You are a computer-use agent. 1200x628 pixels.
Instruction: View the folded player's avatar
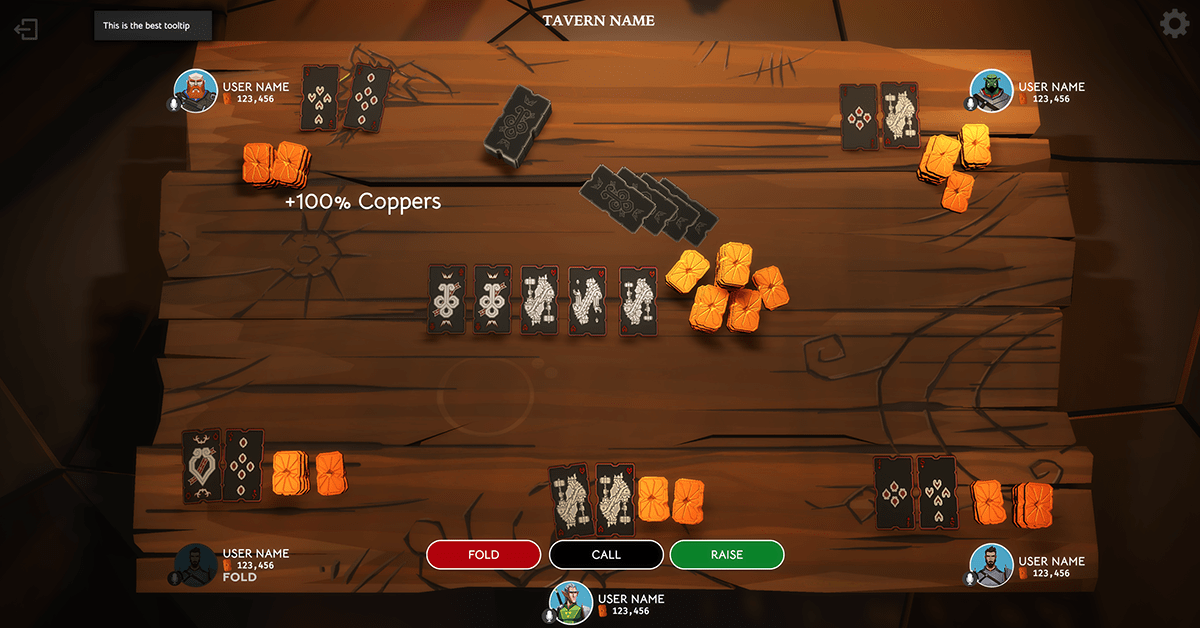(x=196, y=565)
